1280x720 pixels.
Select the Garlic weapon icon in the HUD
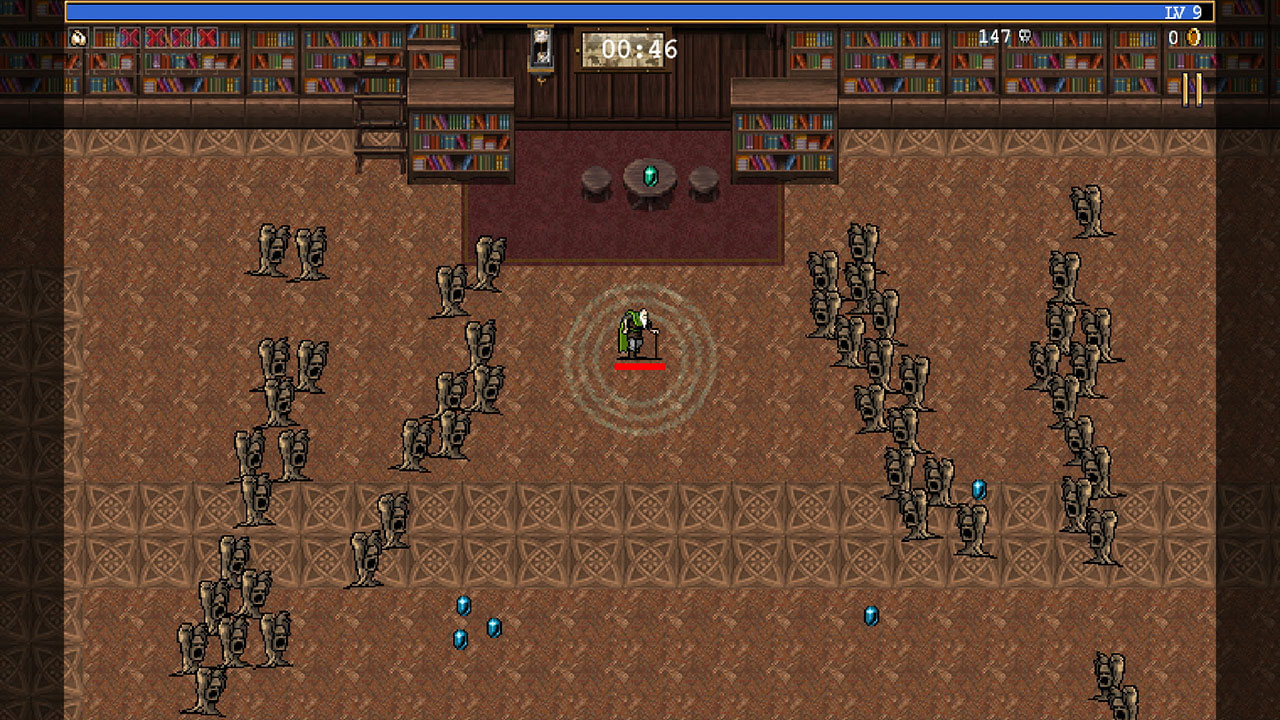click(78, 39)
